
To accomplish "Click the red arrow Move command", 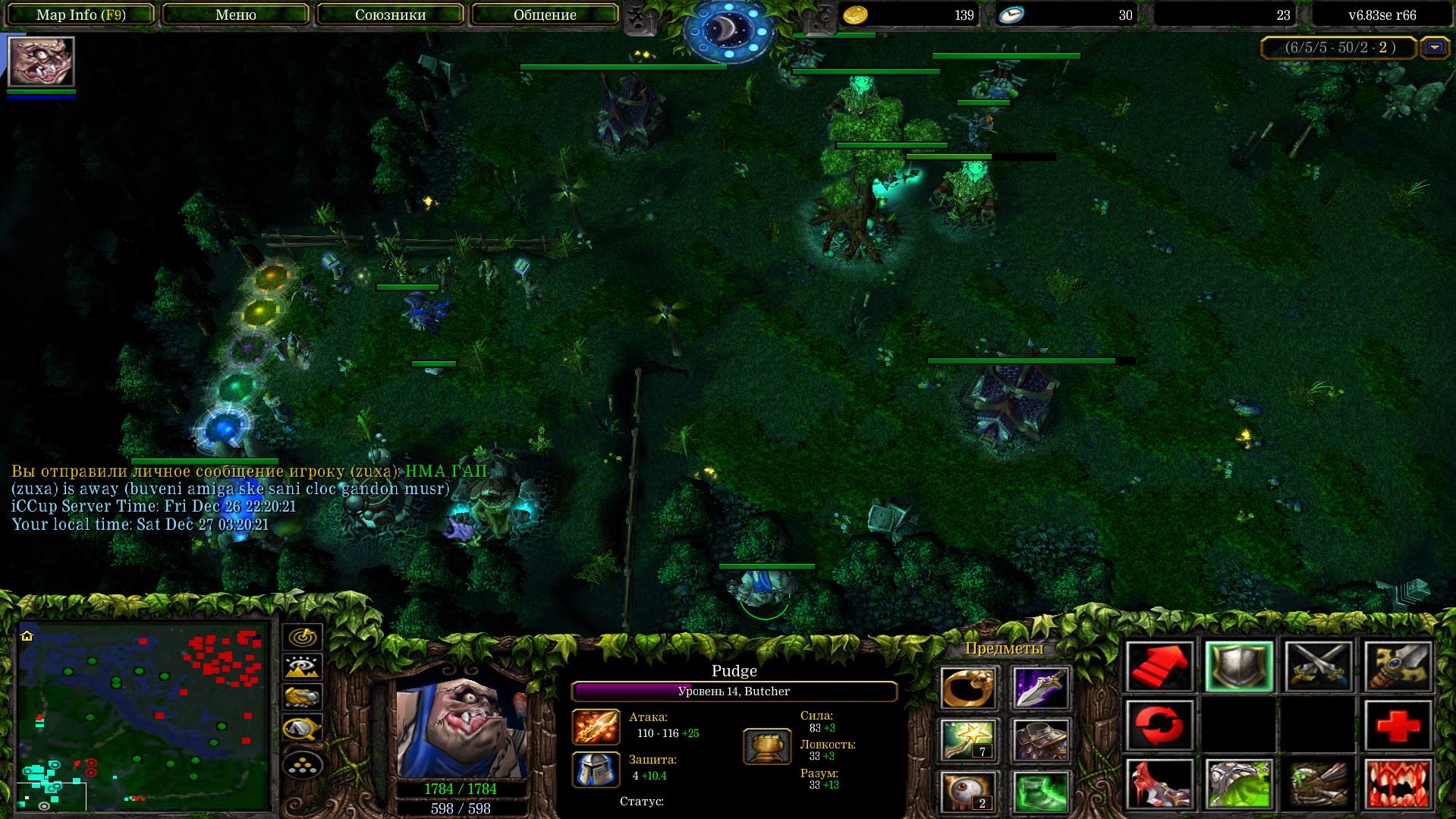I will click(1159, 666).
